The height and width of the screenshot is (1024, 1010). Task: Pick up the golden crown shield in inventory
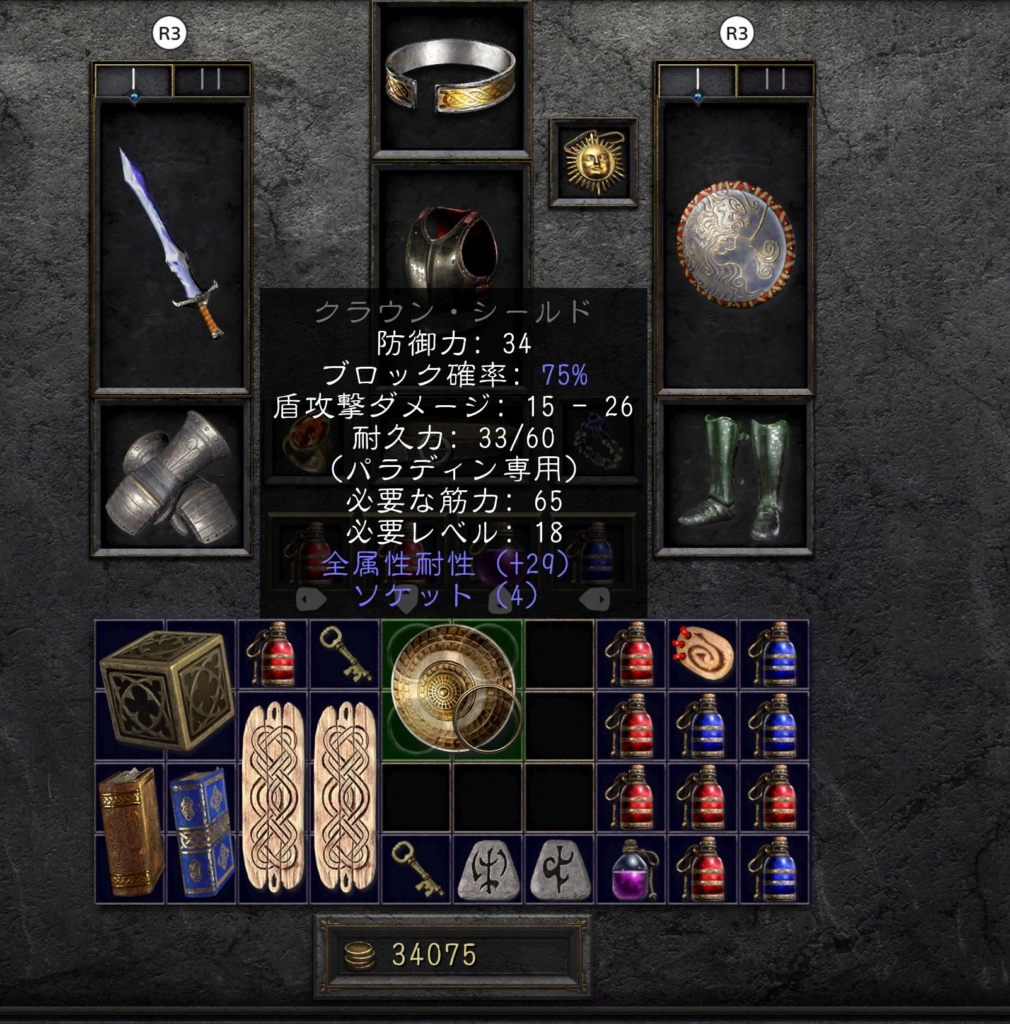pyautogui.click(x=452, y=689)
